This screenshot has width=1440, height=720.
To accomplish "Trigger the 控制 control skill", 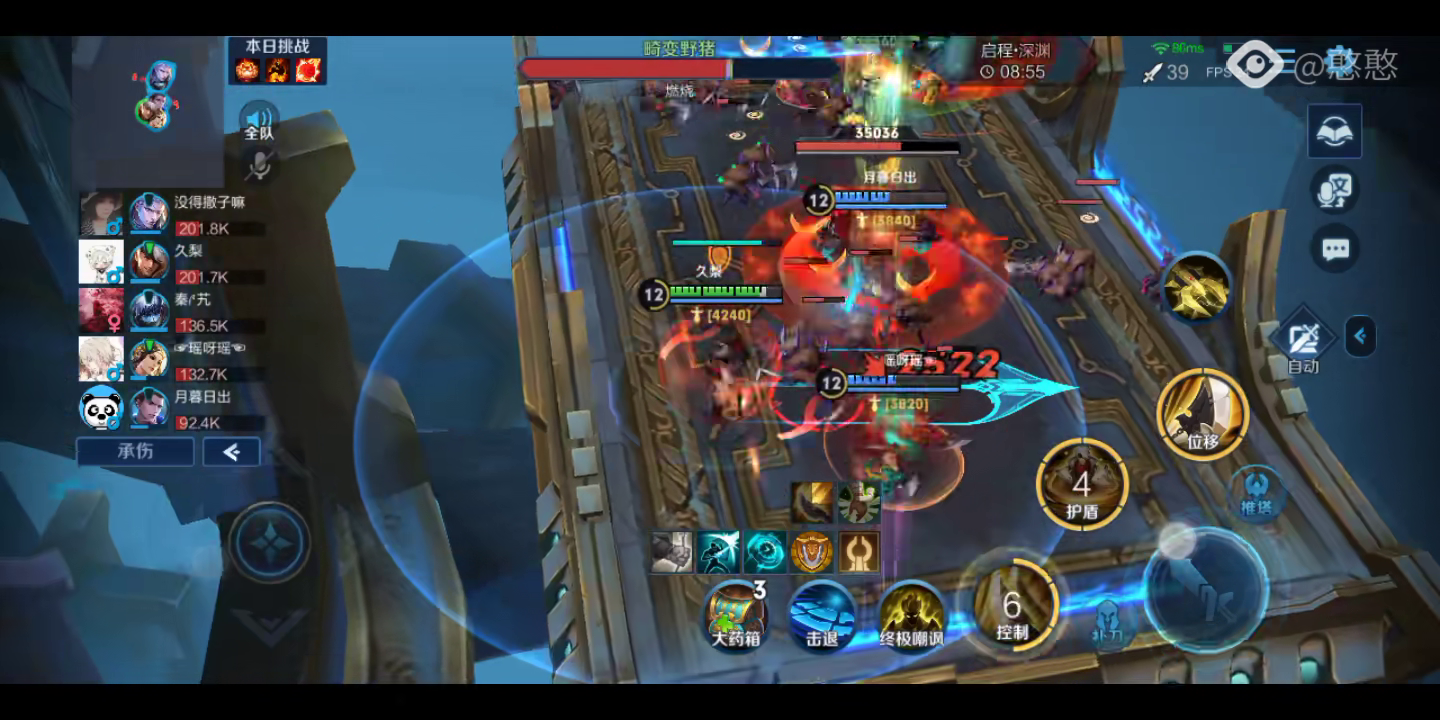I will (1013, 604).
